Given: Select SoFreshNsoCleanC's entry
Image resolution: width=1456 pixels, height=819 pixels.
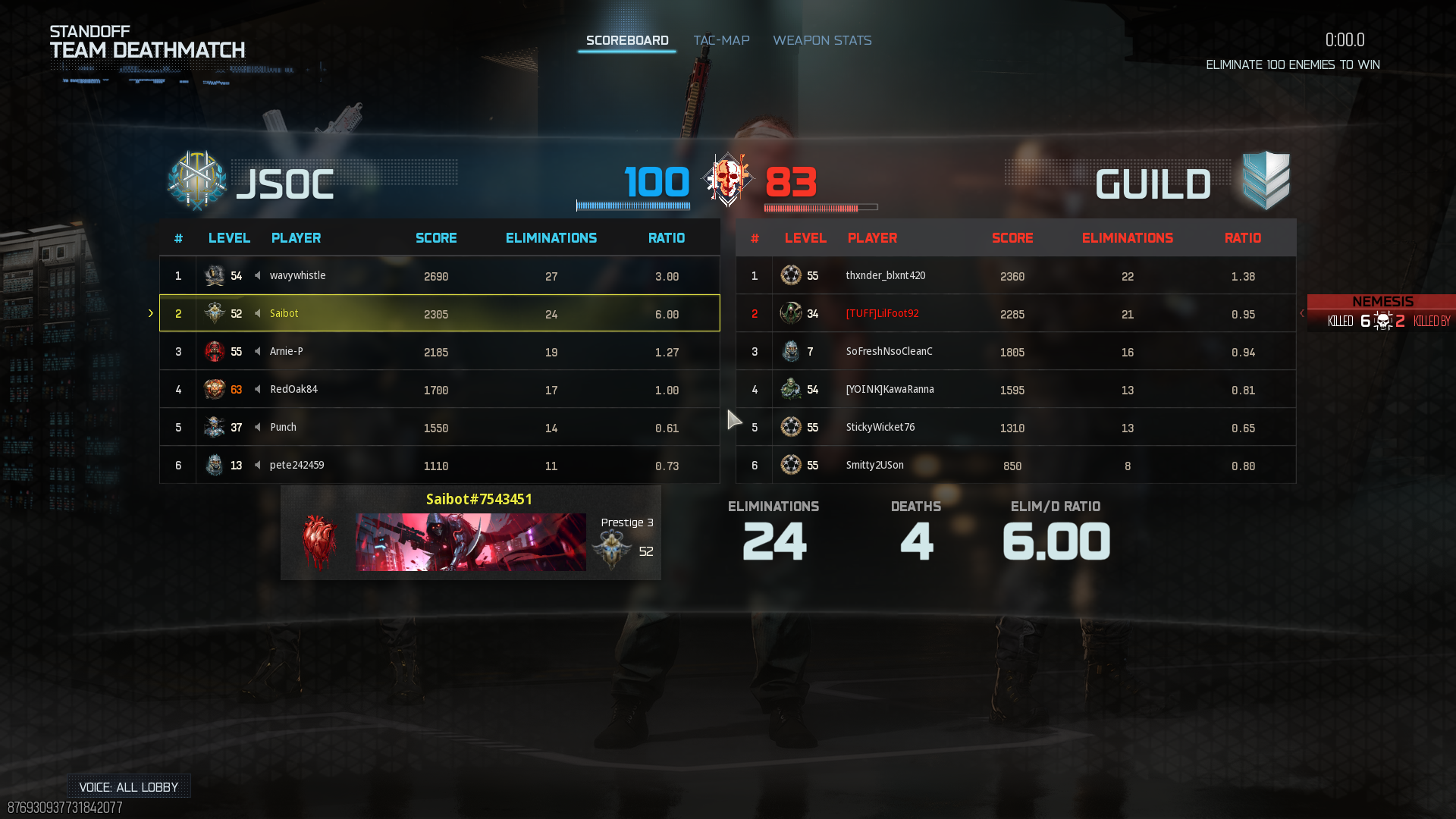Looking at the screenshot, I should click(1016, 351).
